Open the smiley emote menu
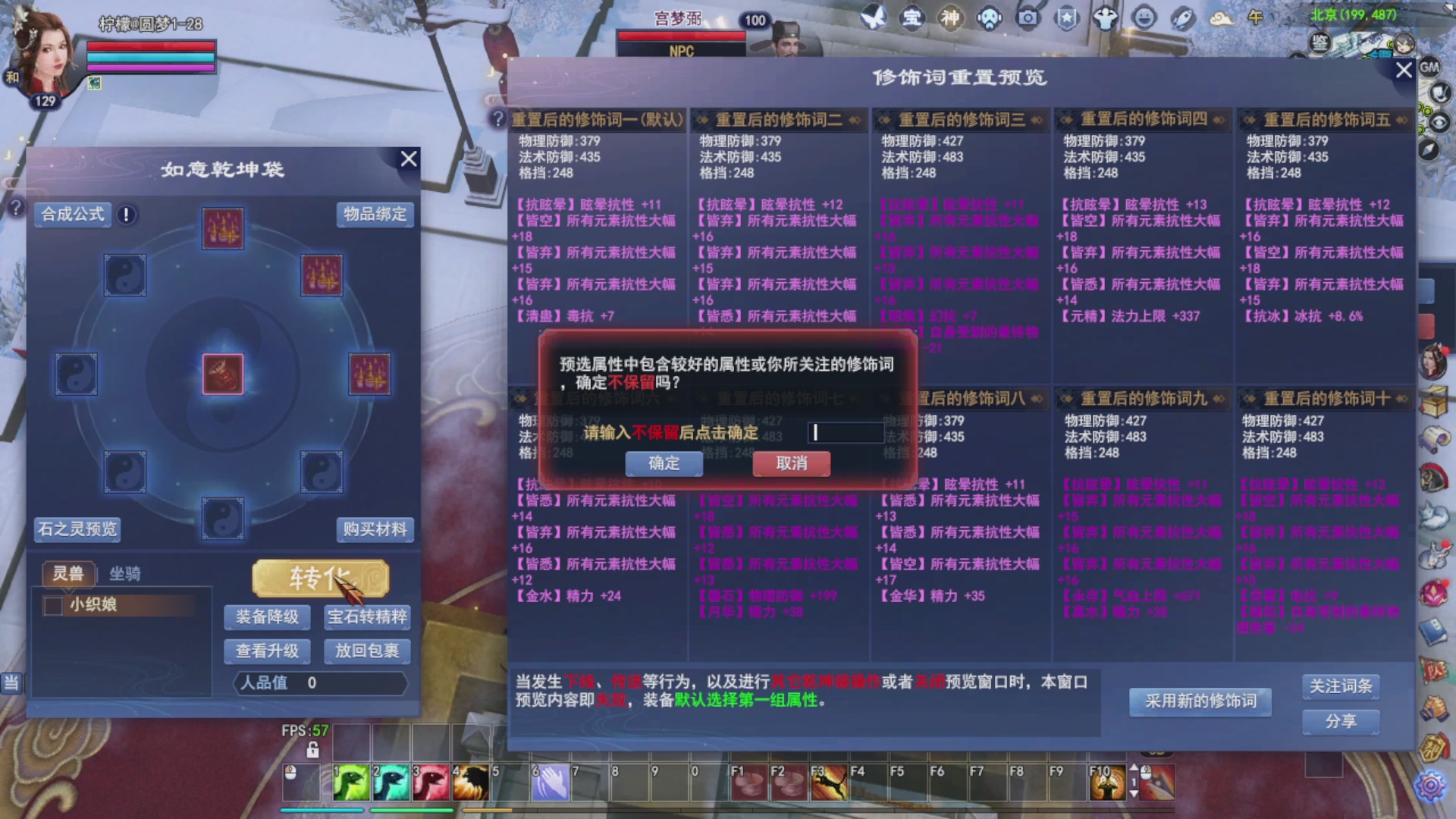This screenshot has height=819, width=1456. coord(1144,19)
